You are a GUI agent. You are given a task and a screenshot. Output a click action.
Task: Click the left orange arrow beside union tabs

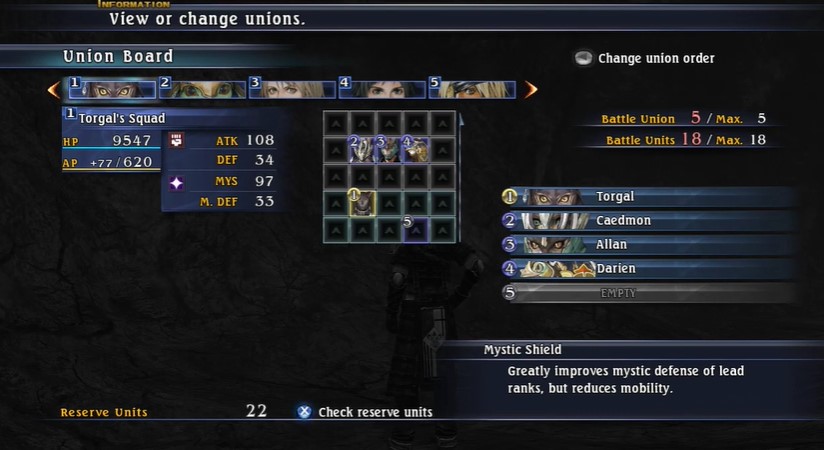[x=54, y=90]
